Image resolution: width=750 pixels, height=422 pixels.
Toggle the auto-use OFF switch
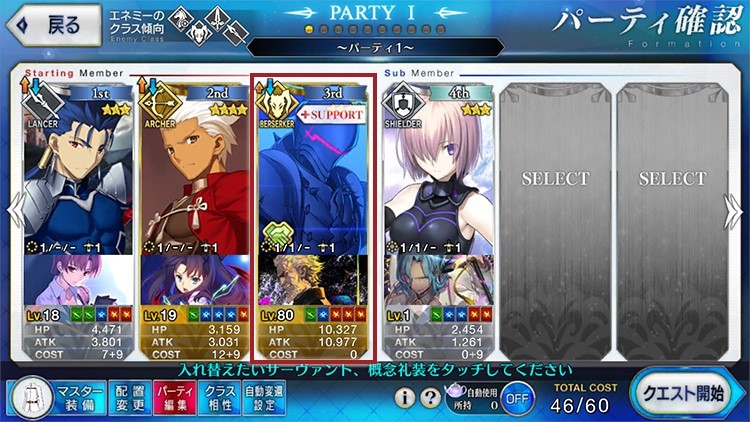tap(516, 397)
